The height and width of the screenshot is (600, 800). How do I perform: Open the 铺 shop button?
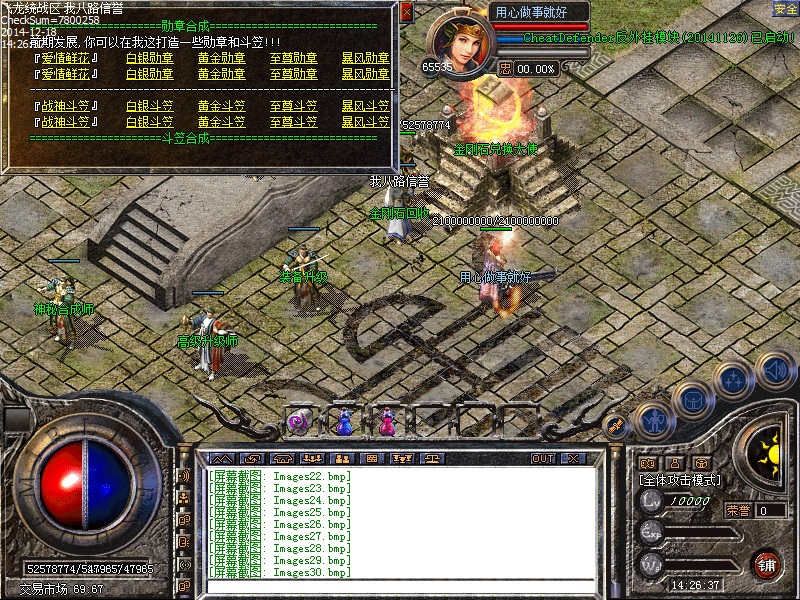[x=767, y=563]
